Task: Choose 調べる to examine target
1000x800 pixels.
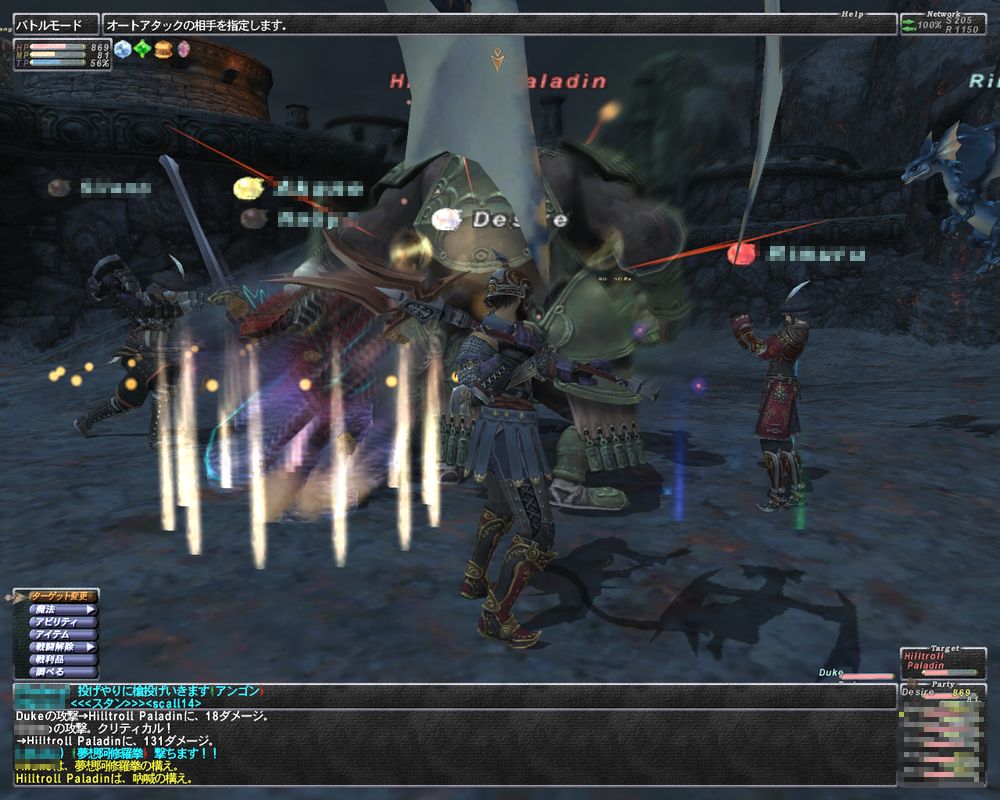Action: coord(62,672)
